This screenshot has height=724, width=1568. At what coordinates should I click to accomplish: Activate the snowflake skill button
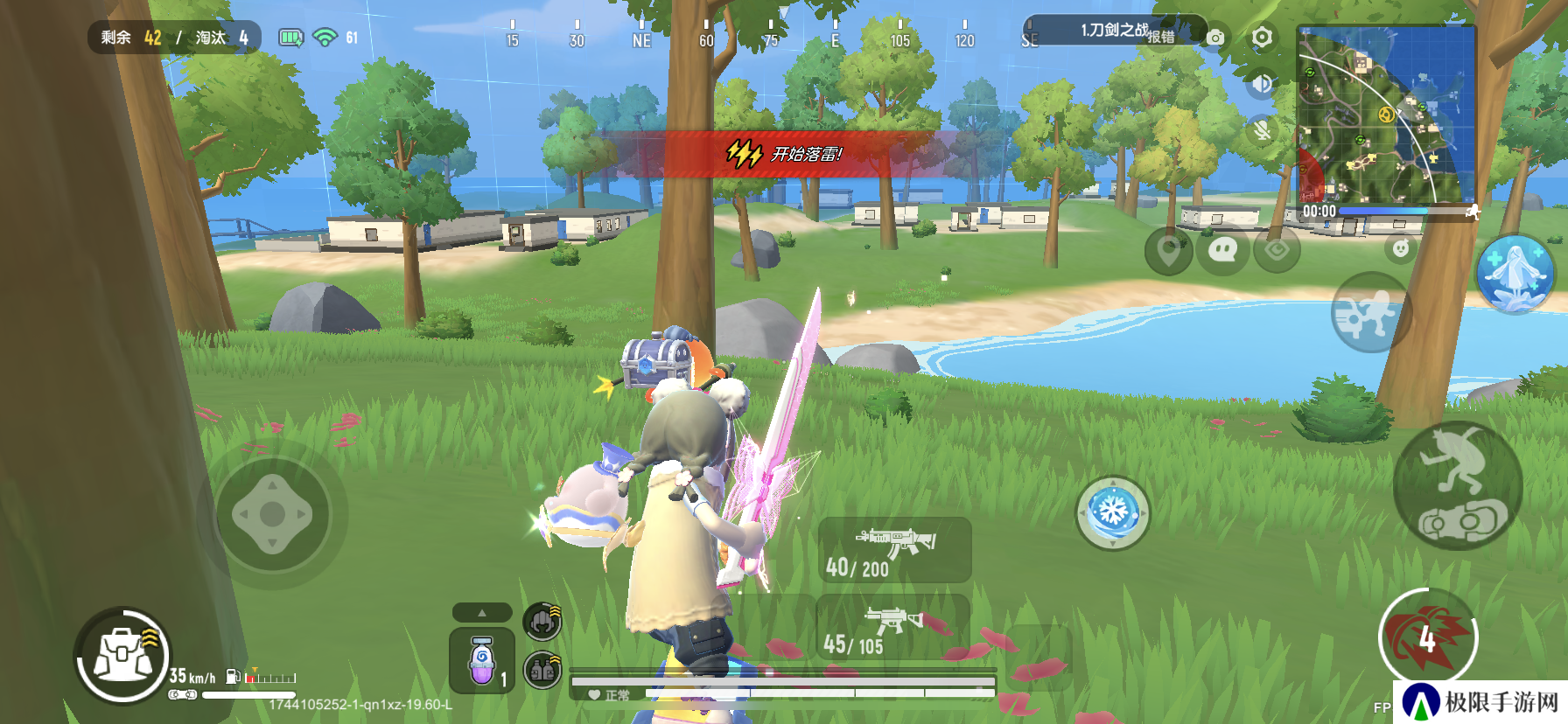[1112, 512]
